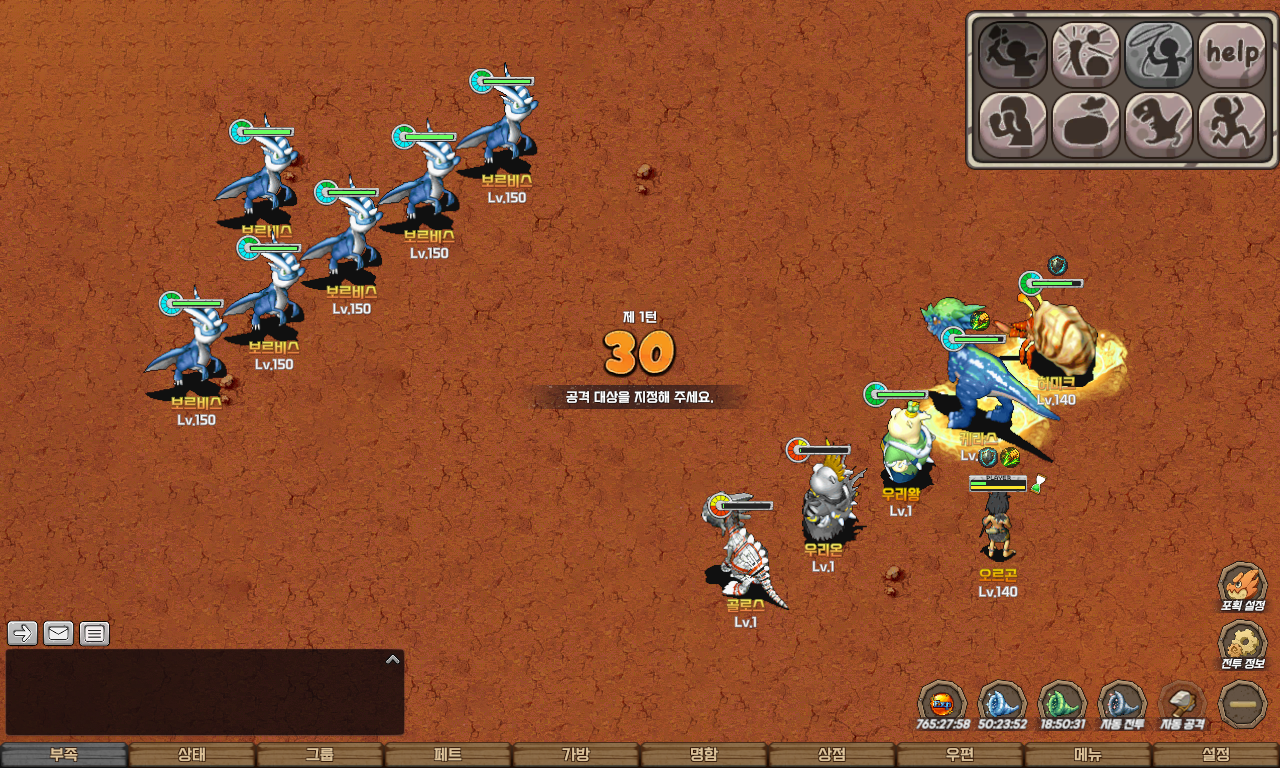
Task: Toggle 자동 공격 auto attack
Action: 1182,704
